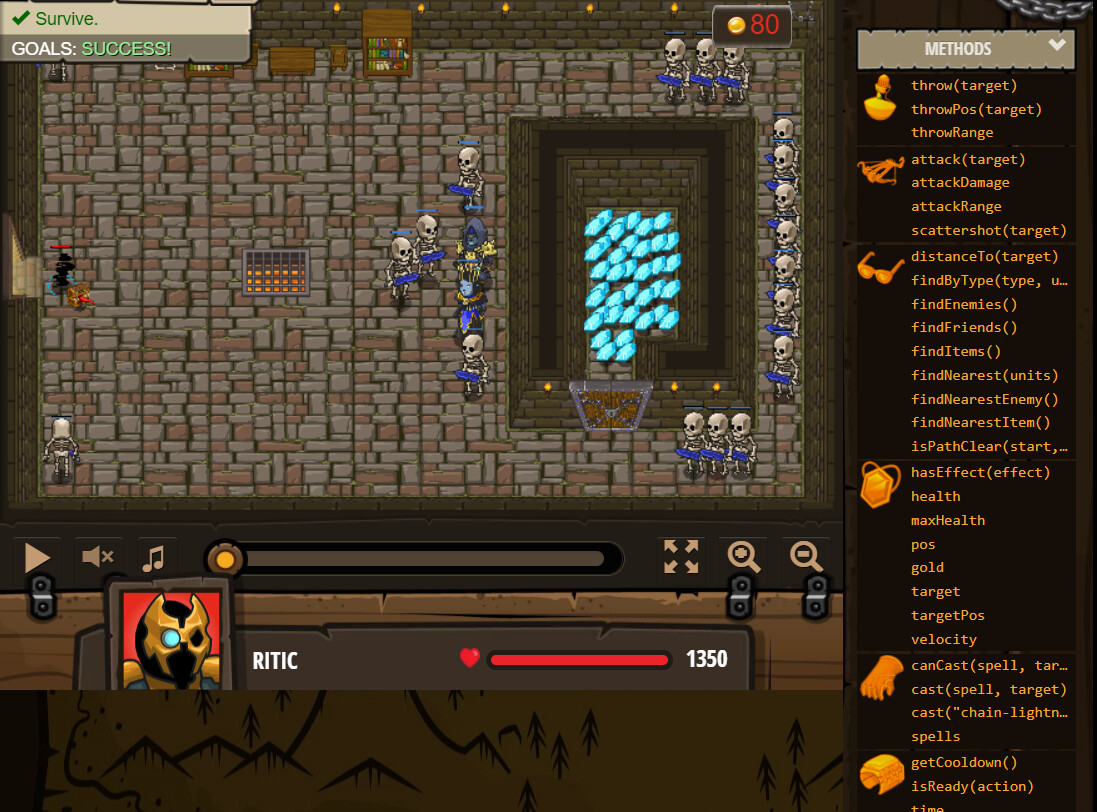Choose the hasEffect(effect) method

tap(980, 473)
